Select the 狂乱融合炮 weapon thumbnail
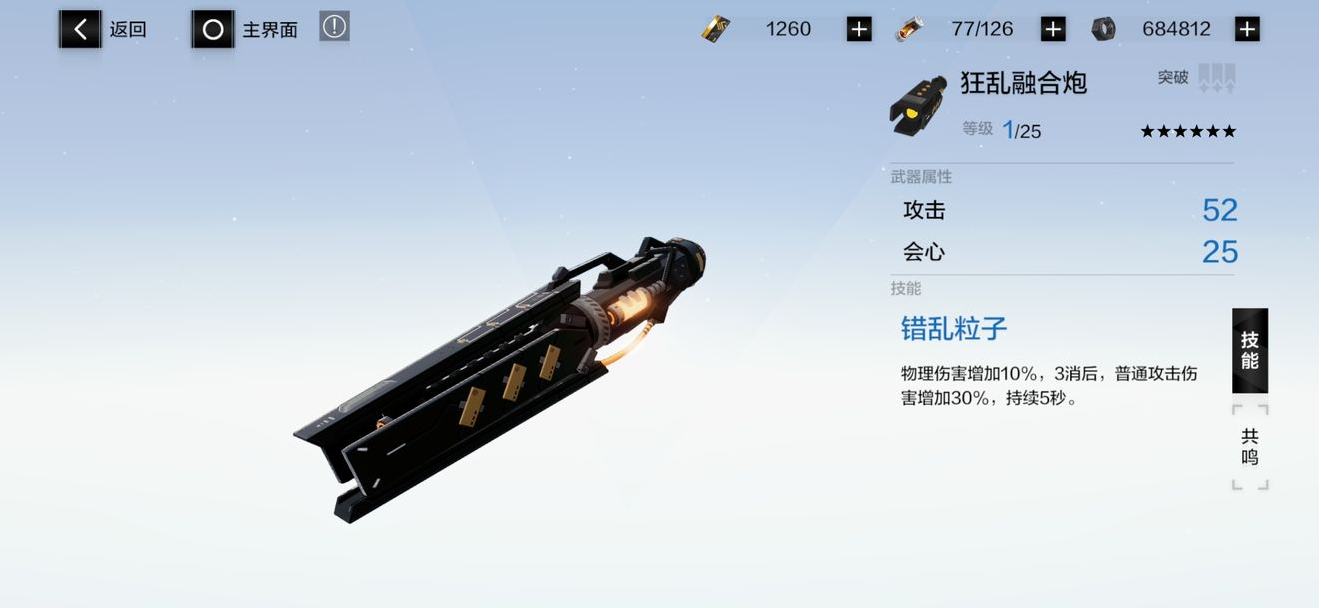1321x608 pixels. pyautogui.click(x=918, y=106)
